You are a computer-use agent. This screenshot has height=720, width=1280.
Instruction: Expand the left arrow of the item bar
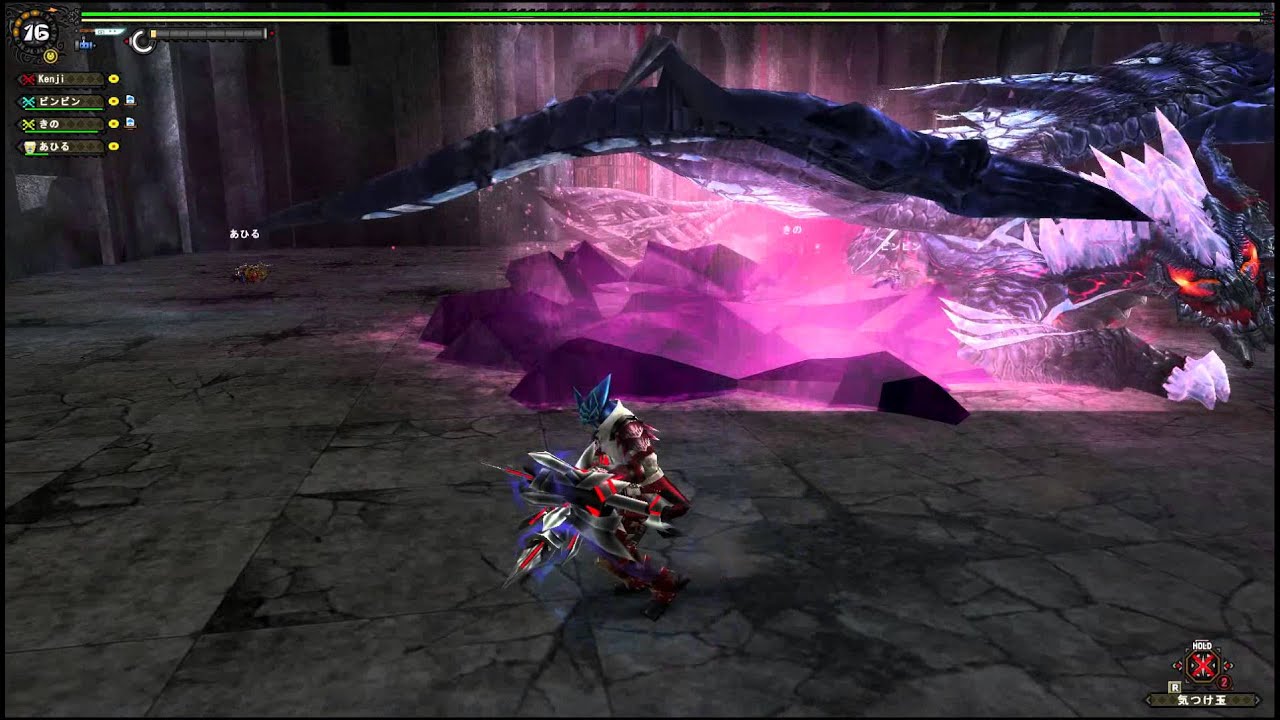(1149, 700)
